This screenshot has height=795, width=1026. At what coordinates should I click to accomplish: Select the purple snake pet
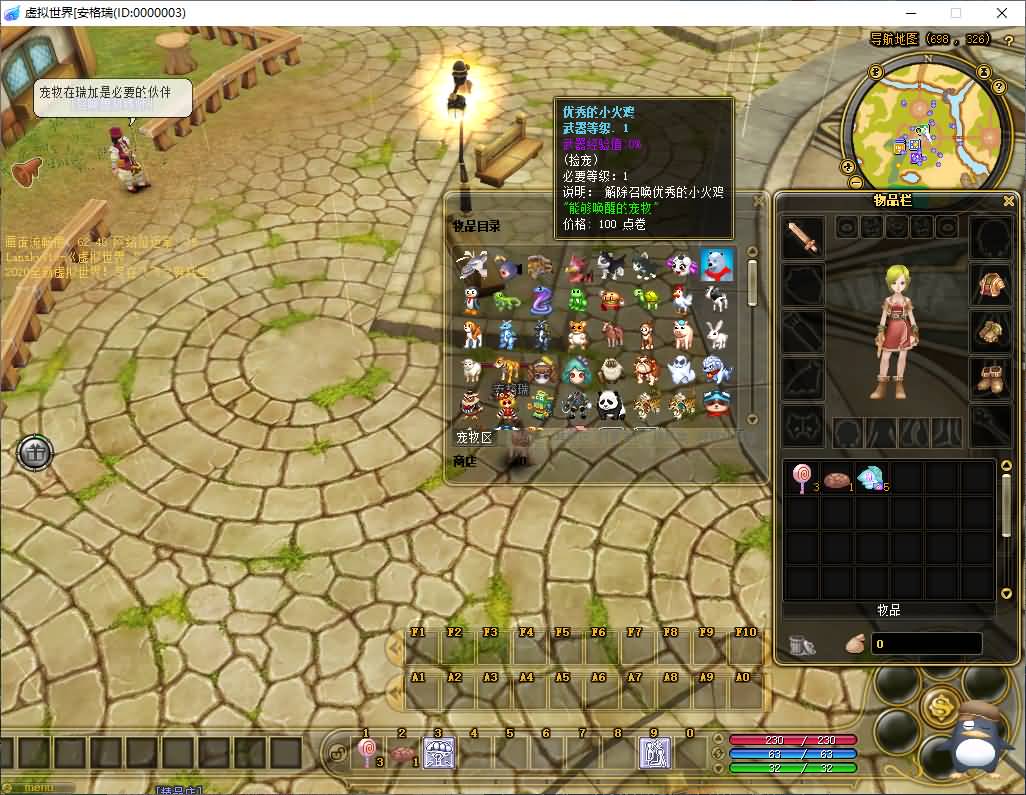pyautogui.click(x=541, y=299)
